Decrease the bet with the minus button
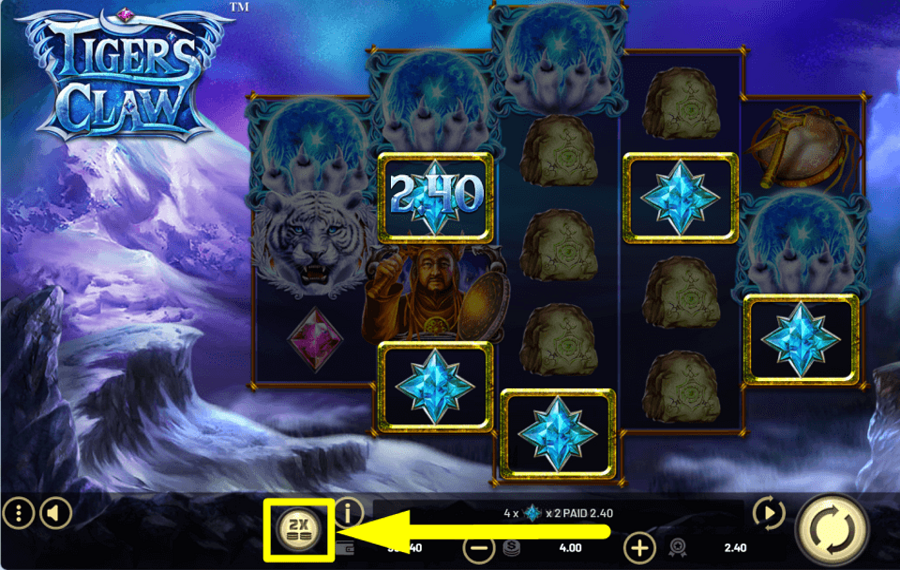Image resolution: width=900 pixels, height=570 pixels. (x=481, y=547)
